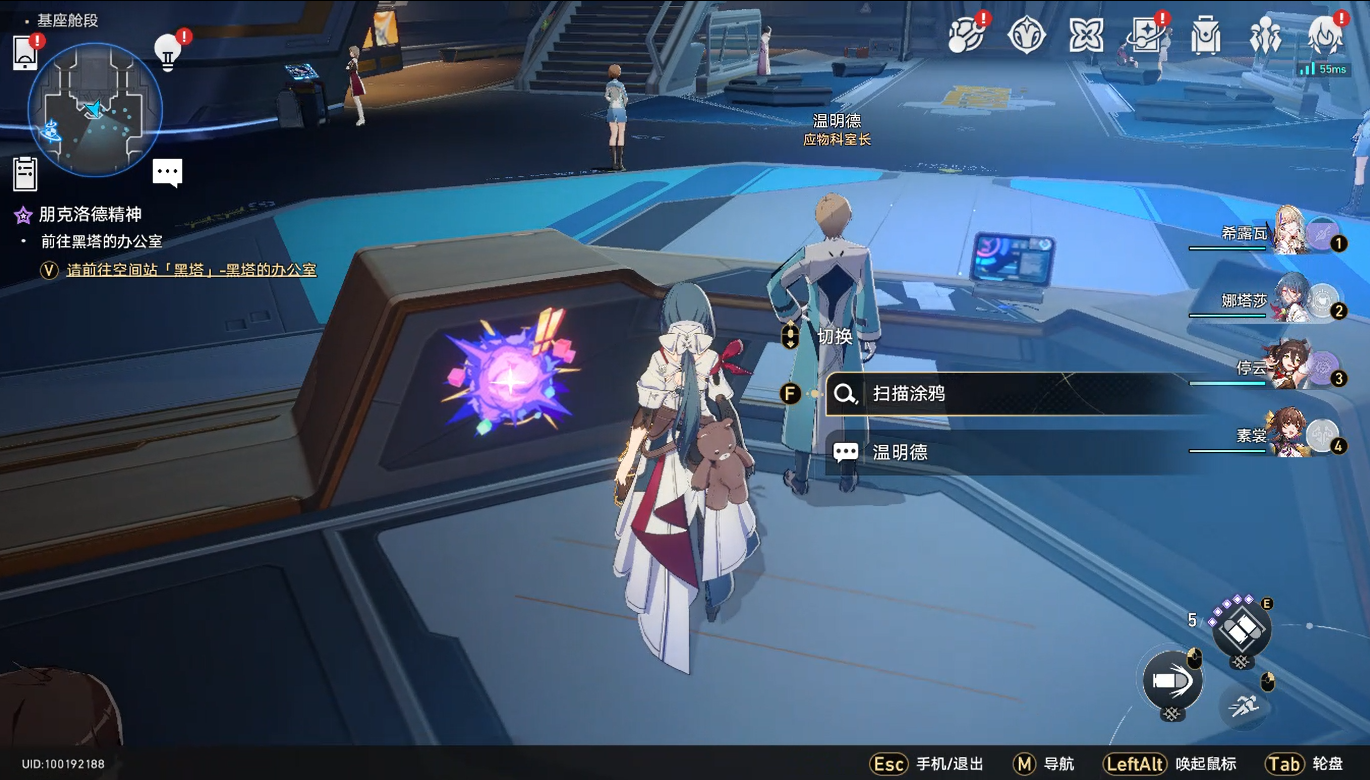Image resolution: width=1370 pixels, height=780 pixels.
Task: Choose the 扫描涂鸦 interaction option
Action: (x=908, y=394)
